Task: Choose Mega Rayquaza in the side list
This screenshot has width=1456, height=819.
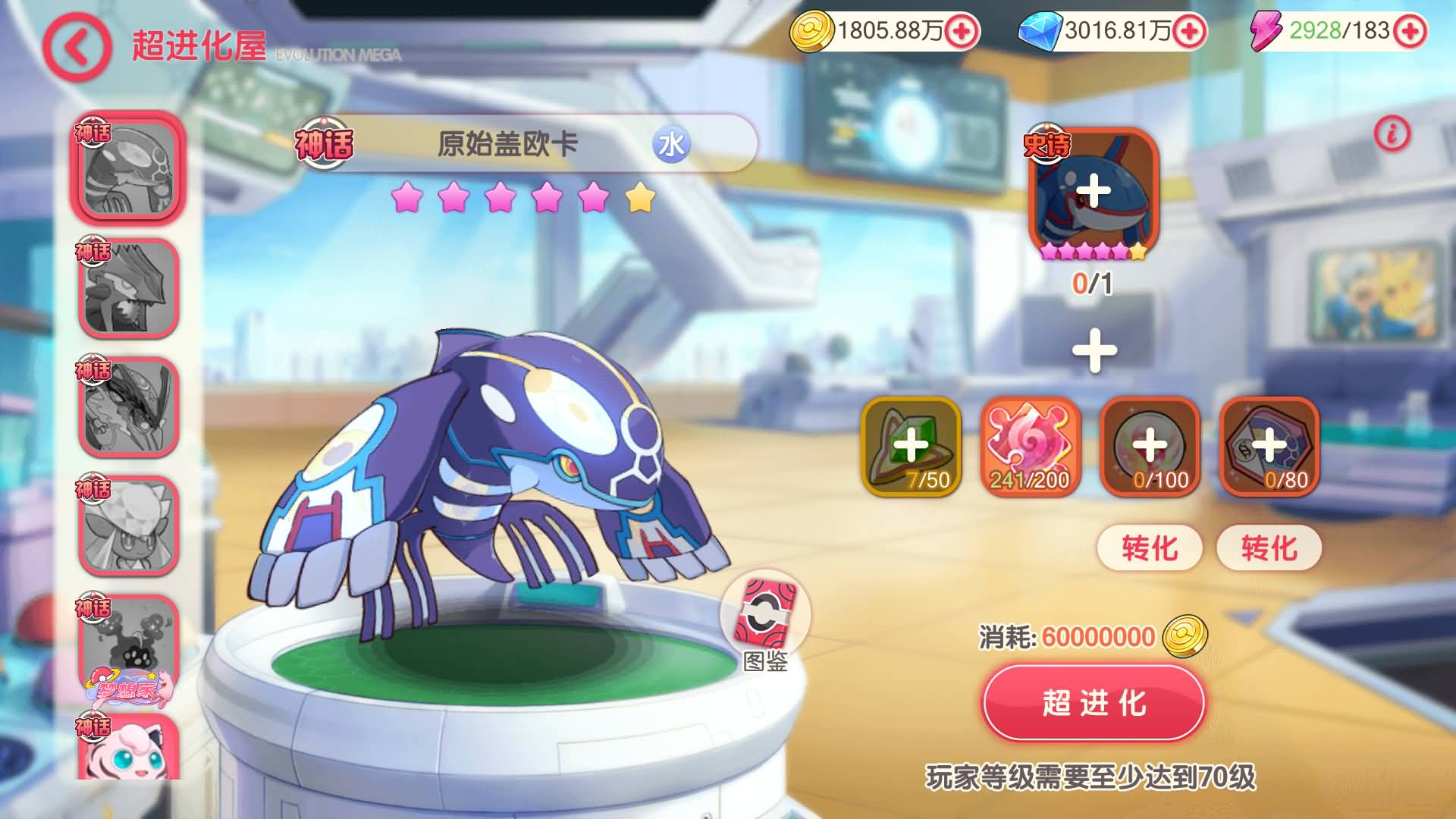Action: (x=128, y=407)
